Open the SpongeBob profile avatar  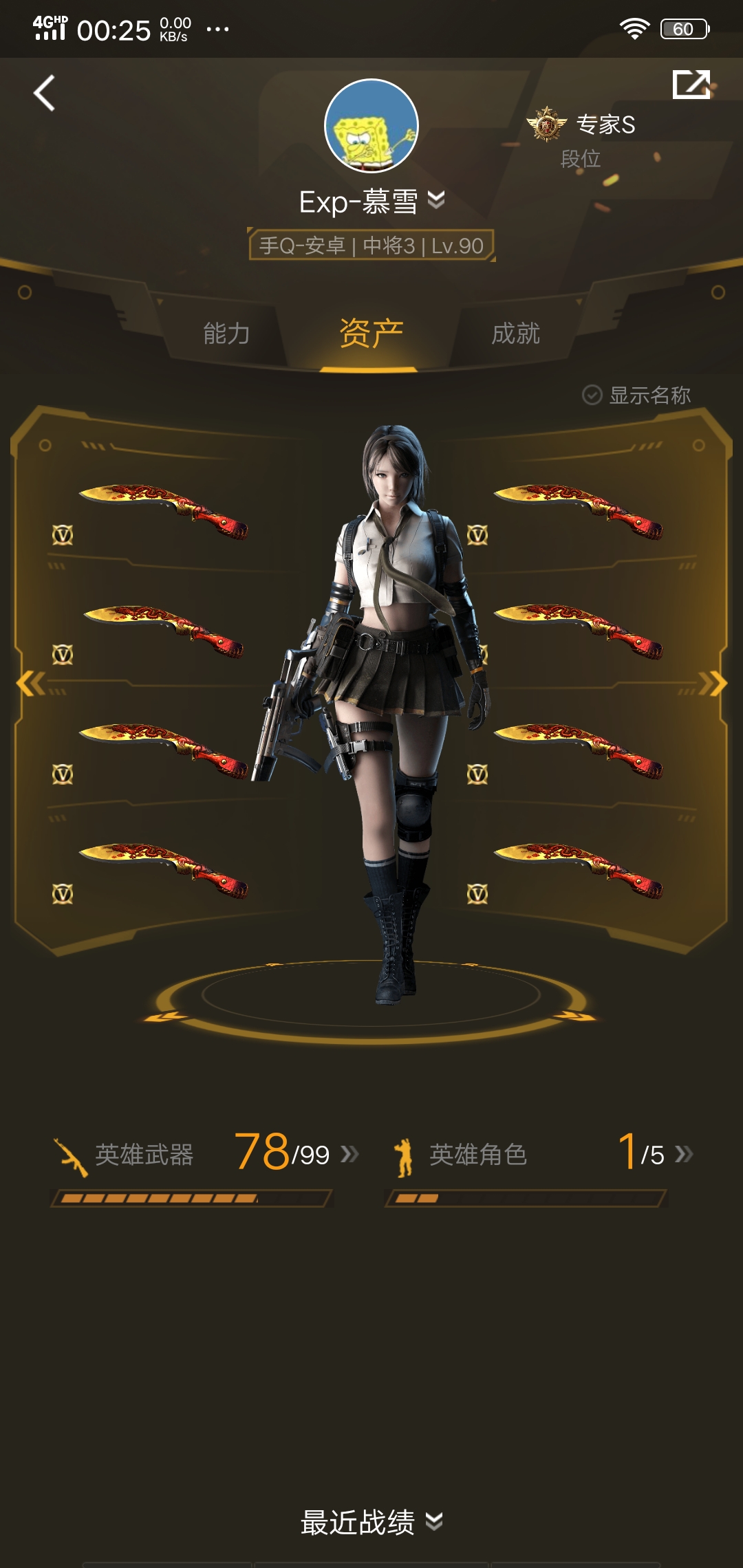pos(371,126)
